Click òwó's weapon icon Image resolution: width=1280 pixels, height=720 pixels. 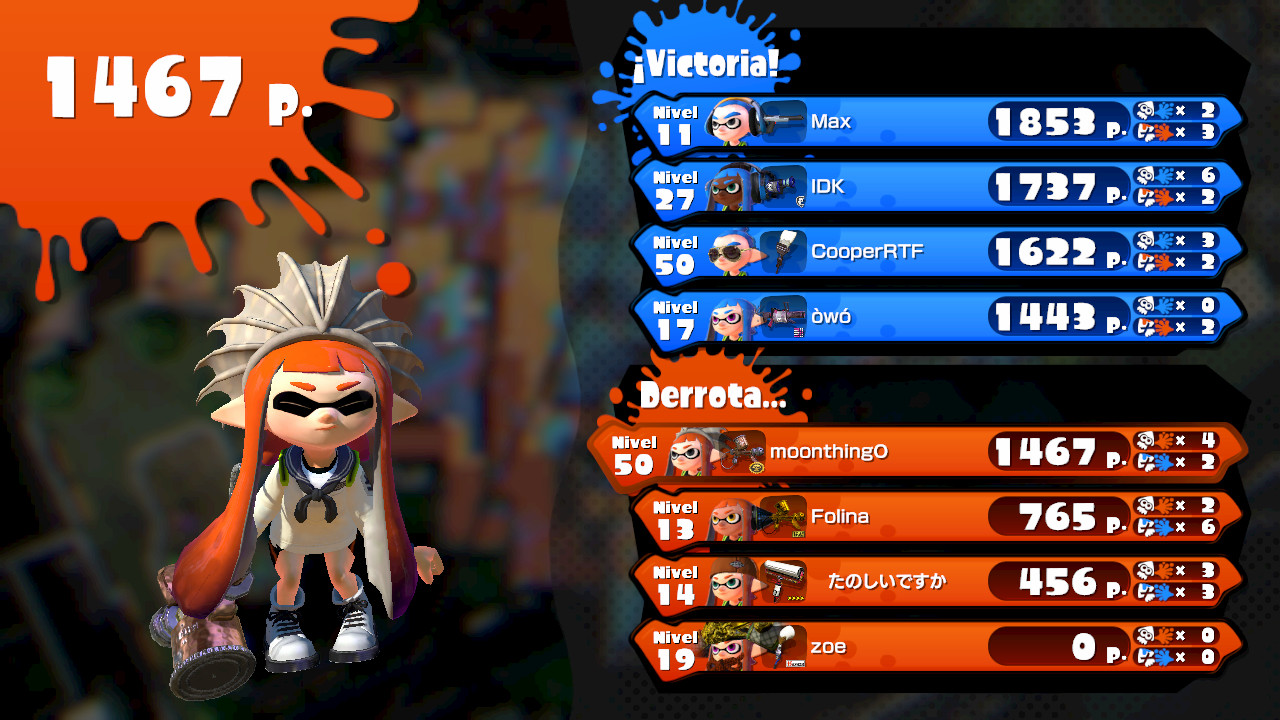pyautogui.click(x=785, y=318)
